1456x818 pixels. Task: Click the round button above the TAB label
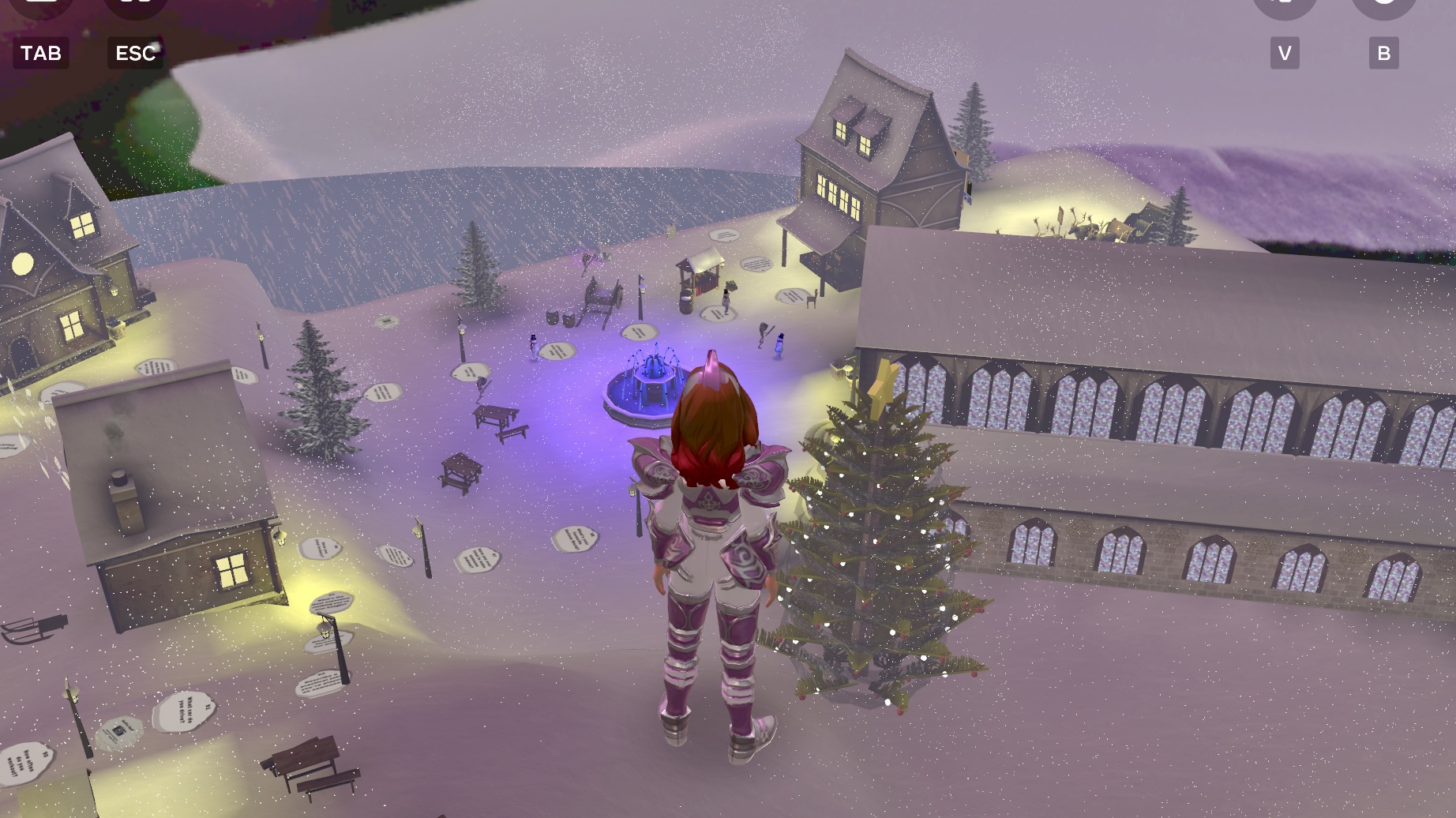tap(41, 5)
